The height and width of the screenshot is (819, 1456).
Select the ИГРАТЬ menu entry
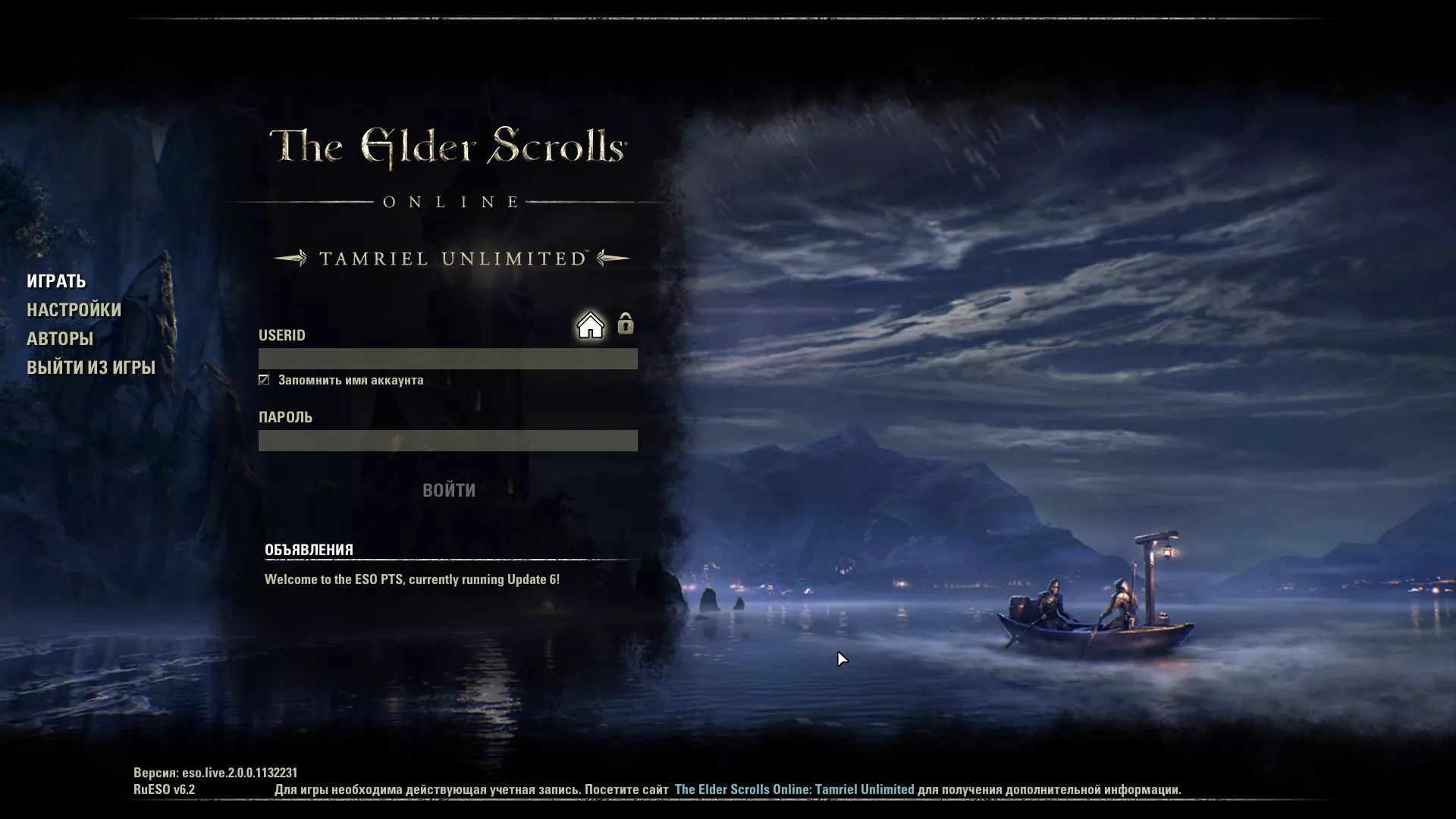pyautogui.click(x=56, y=281)
